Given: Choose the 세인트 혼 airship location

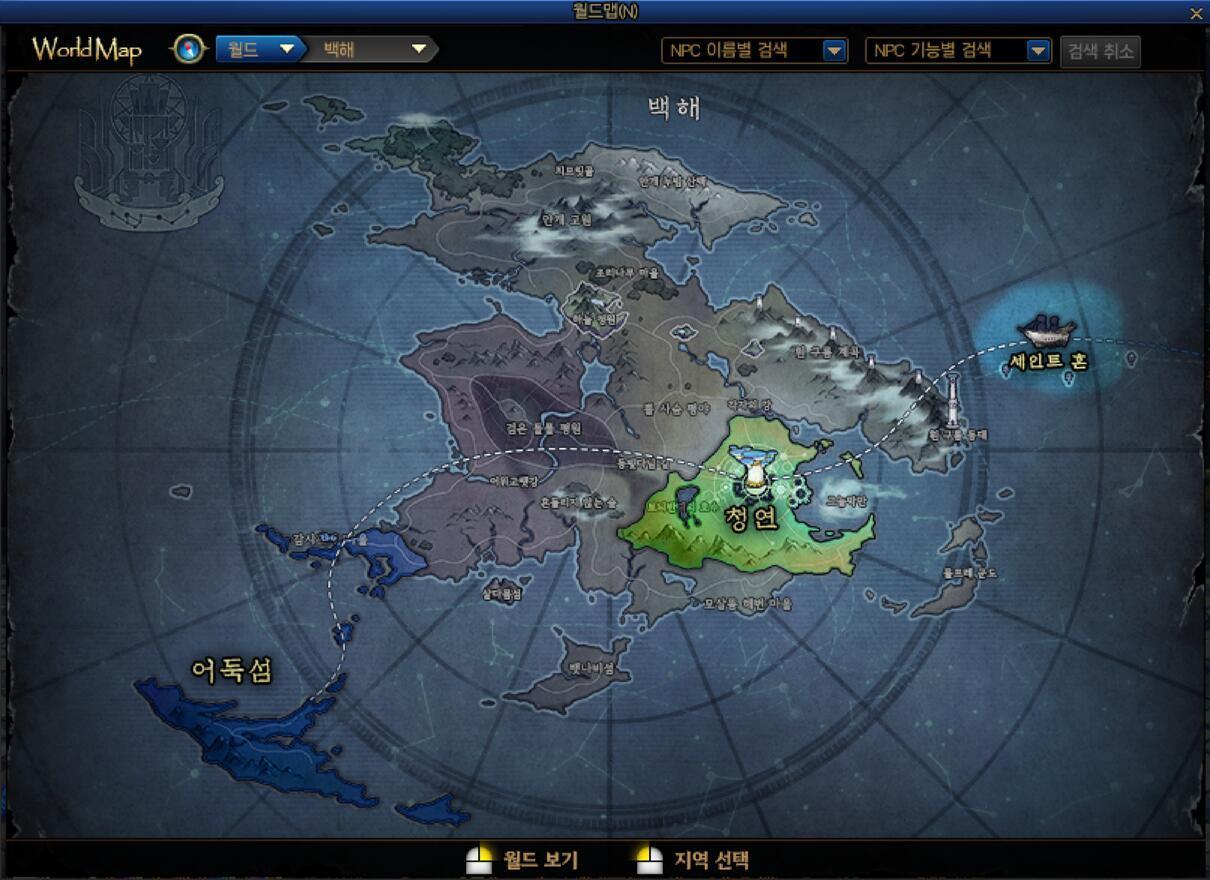Looking at the screenshot, I should click(1047, 361).
